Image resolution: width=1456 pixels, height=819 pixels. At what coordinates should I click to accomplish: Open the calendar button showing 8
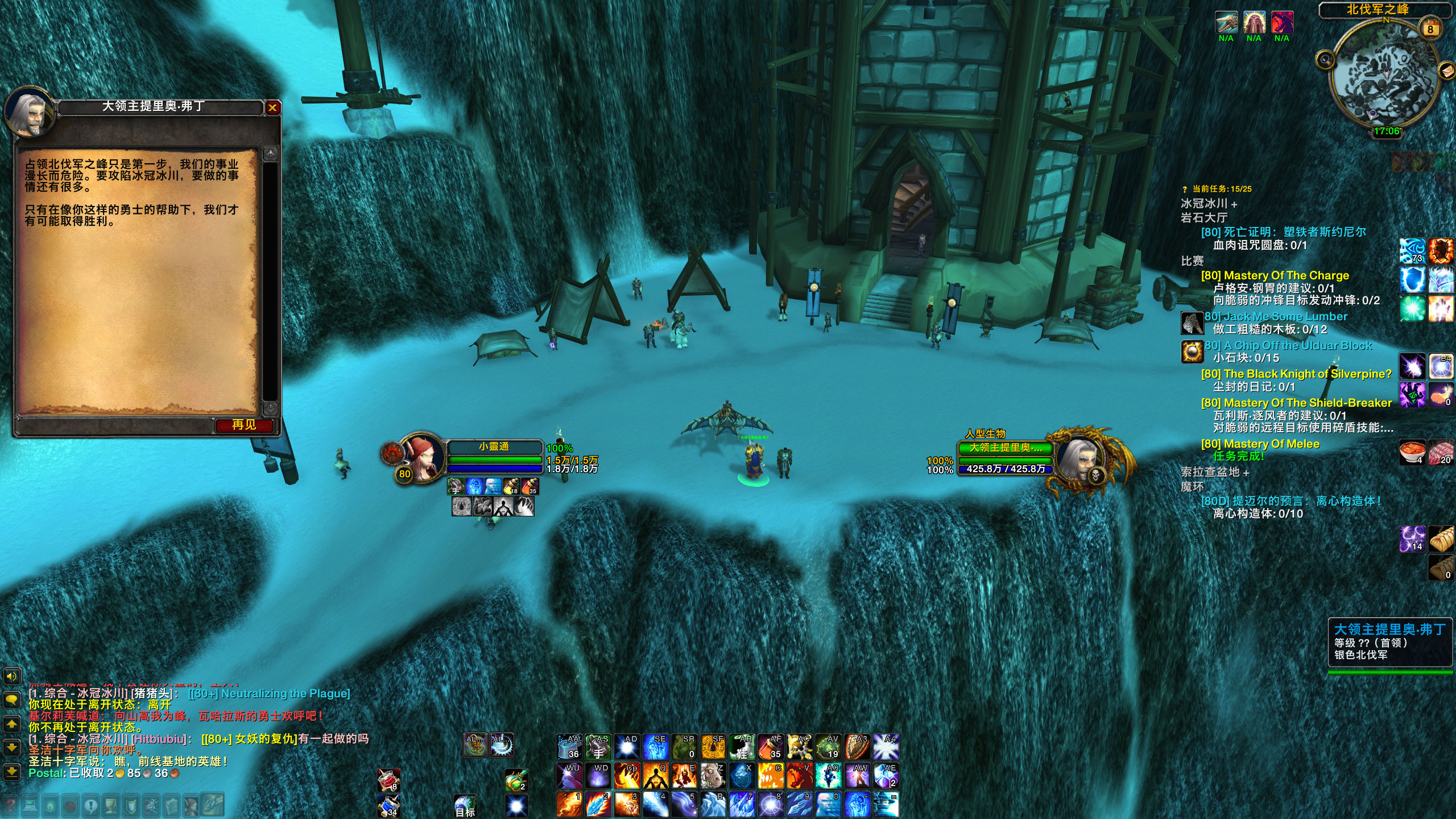pos(1430,29)
